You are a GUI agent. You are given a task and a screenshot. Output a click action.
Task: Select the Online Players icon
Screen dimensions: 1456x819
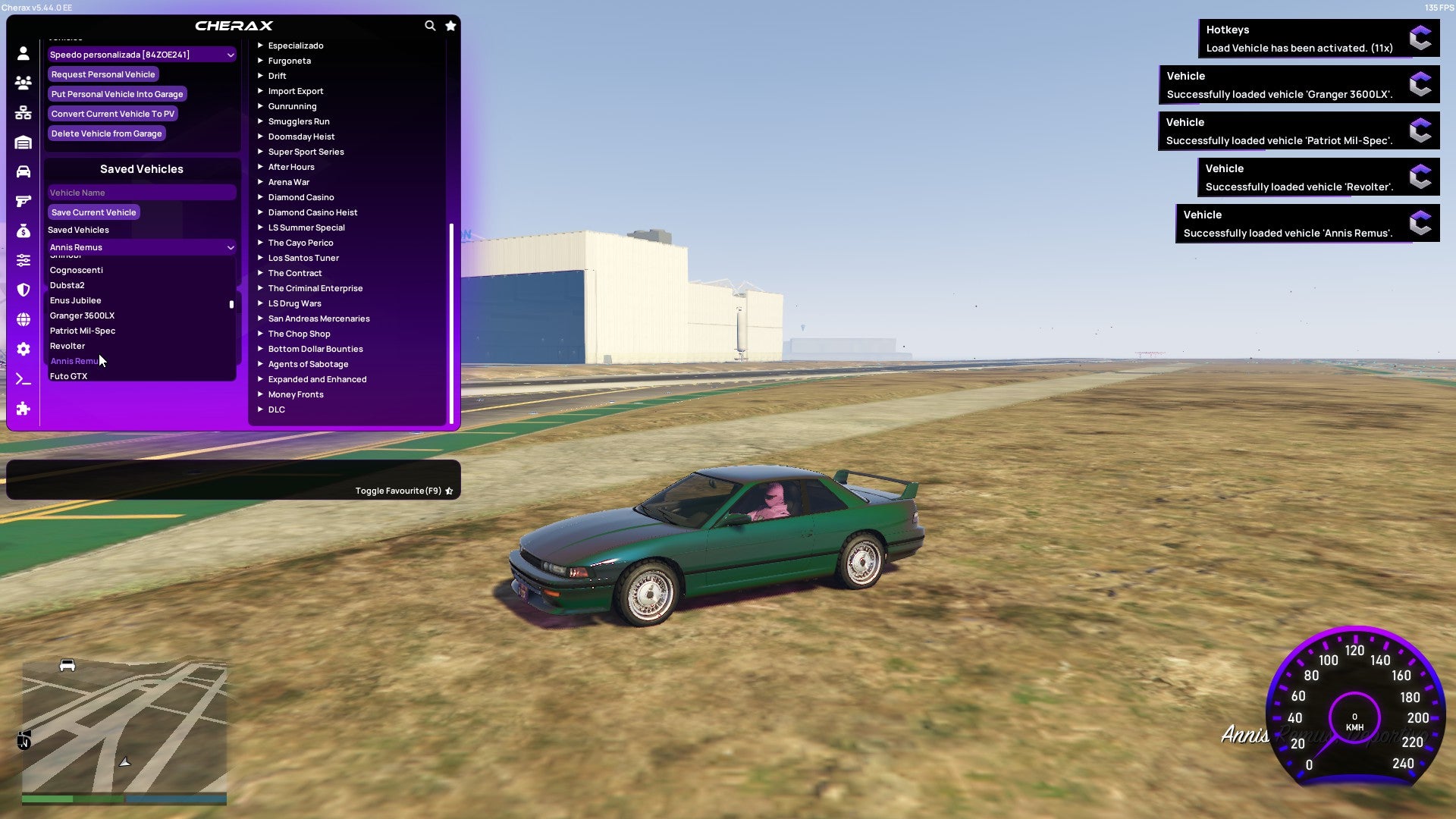pyautogui.click(x=23, y=83)
